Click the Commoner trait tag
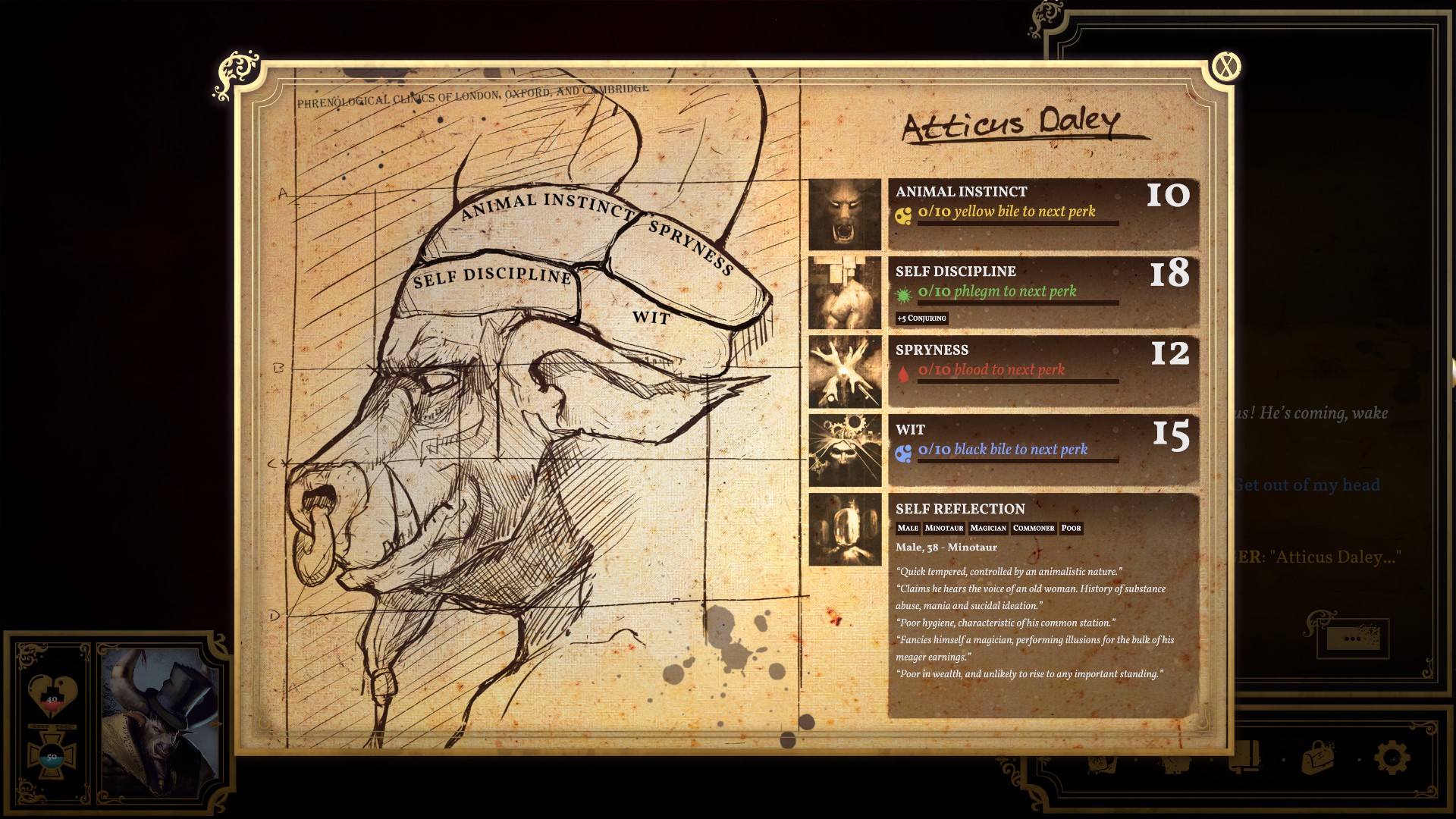The height and width of the screenshot is (819, 1456). pos(1034,528)
